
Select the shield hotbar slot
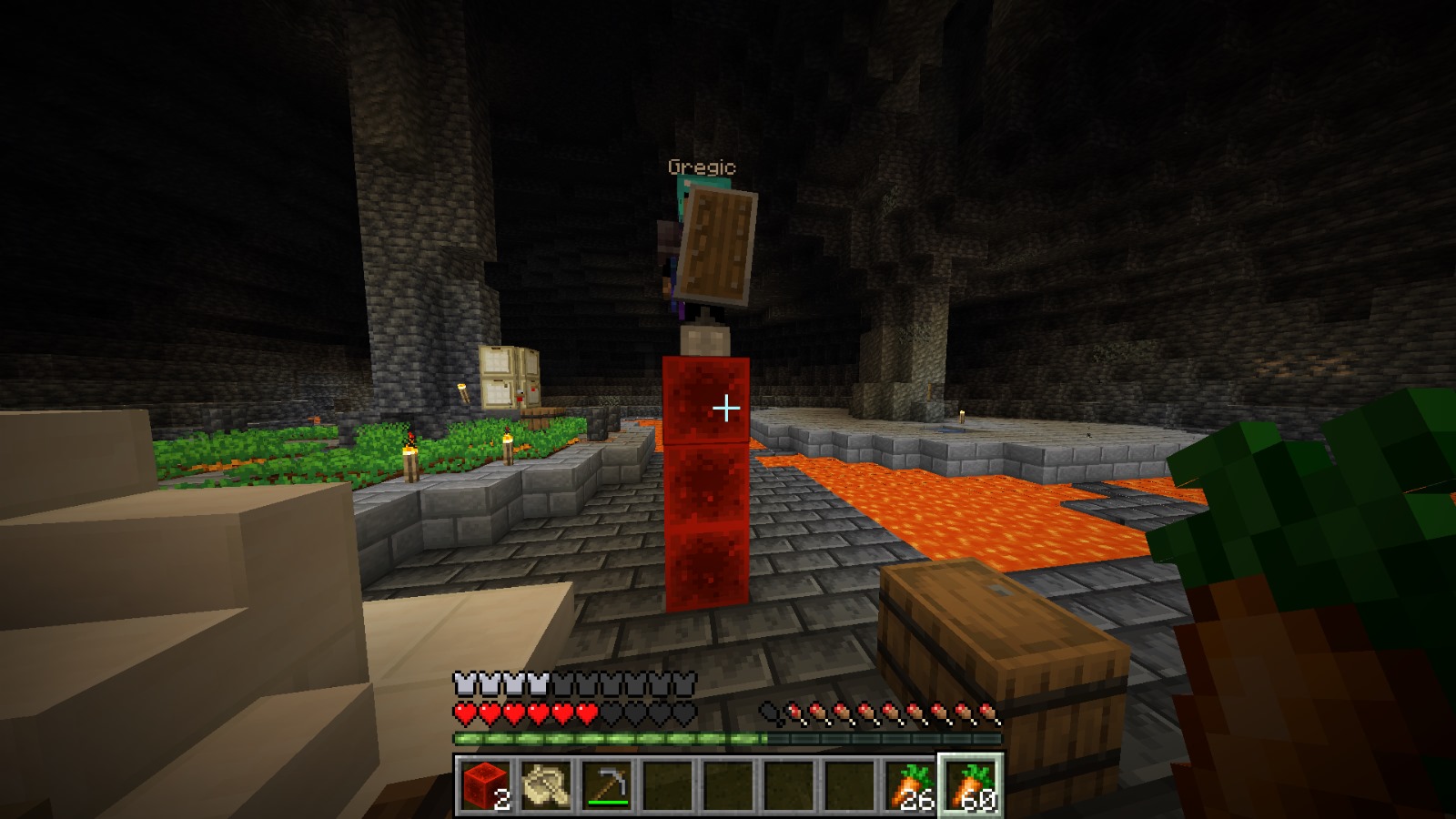click(x=545, y=784)
